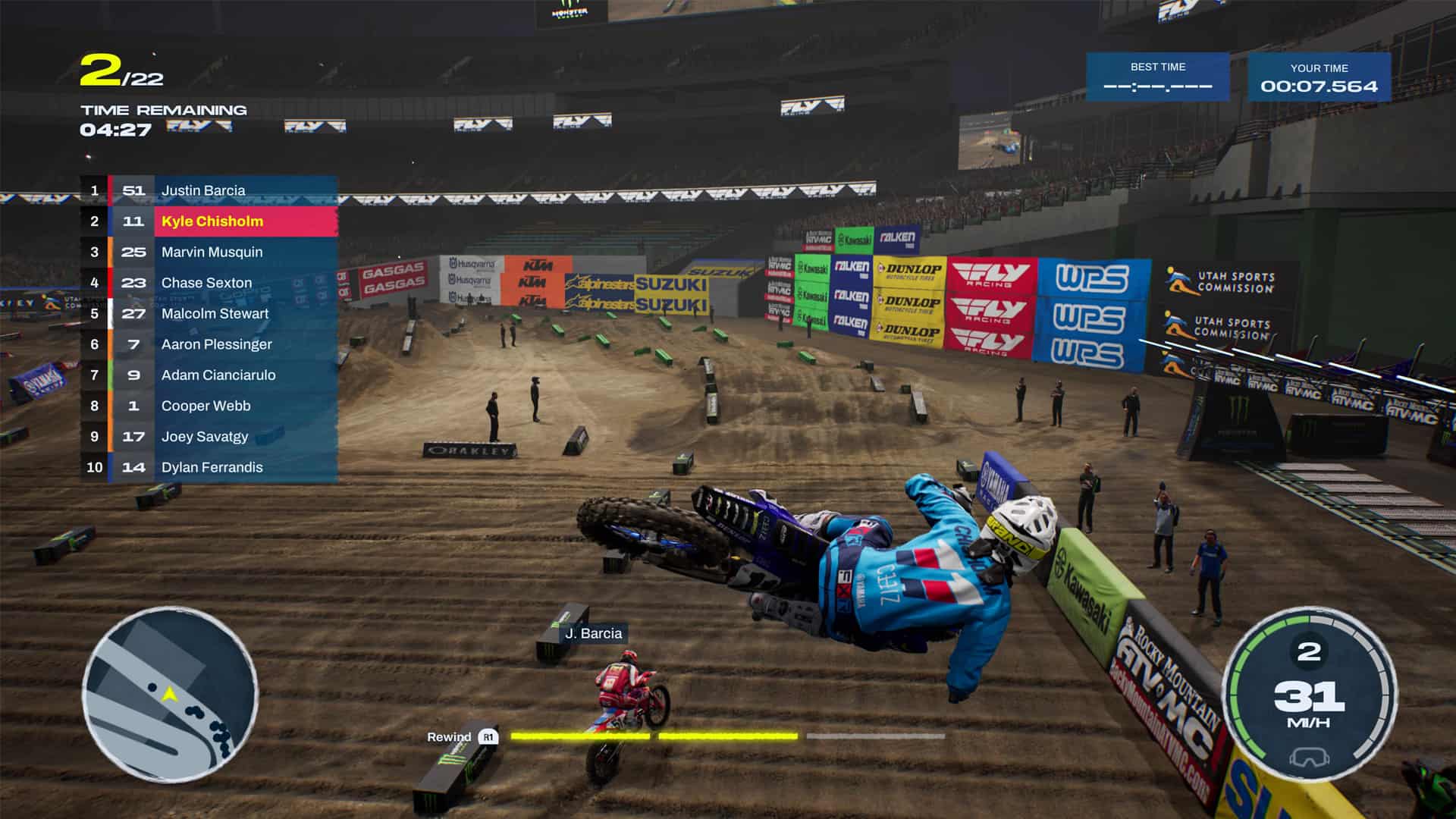Click Malcolm Stewart's white number 27 badge

coord(133,313)
